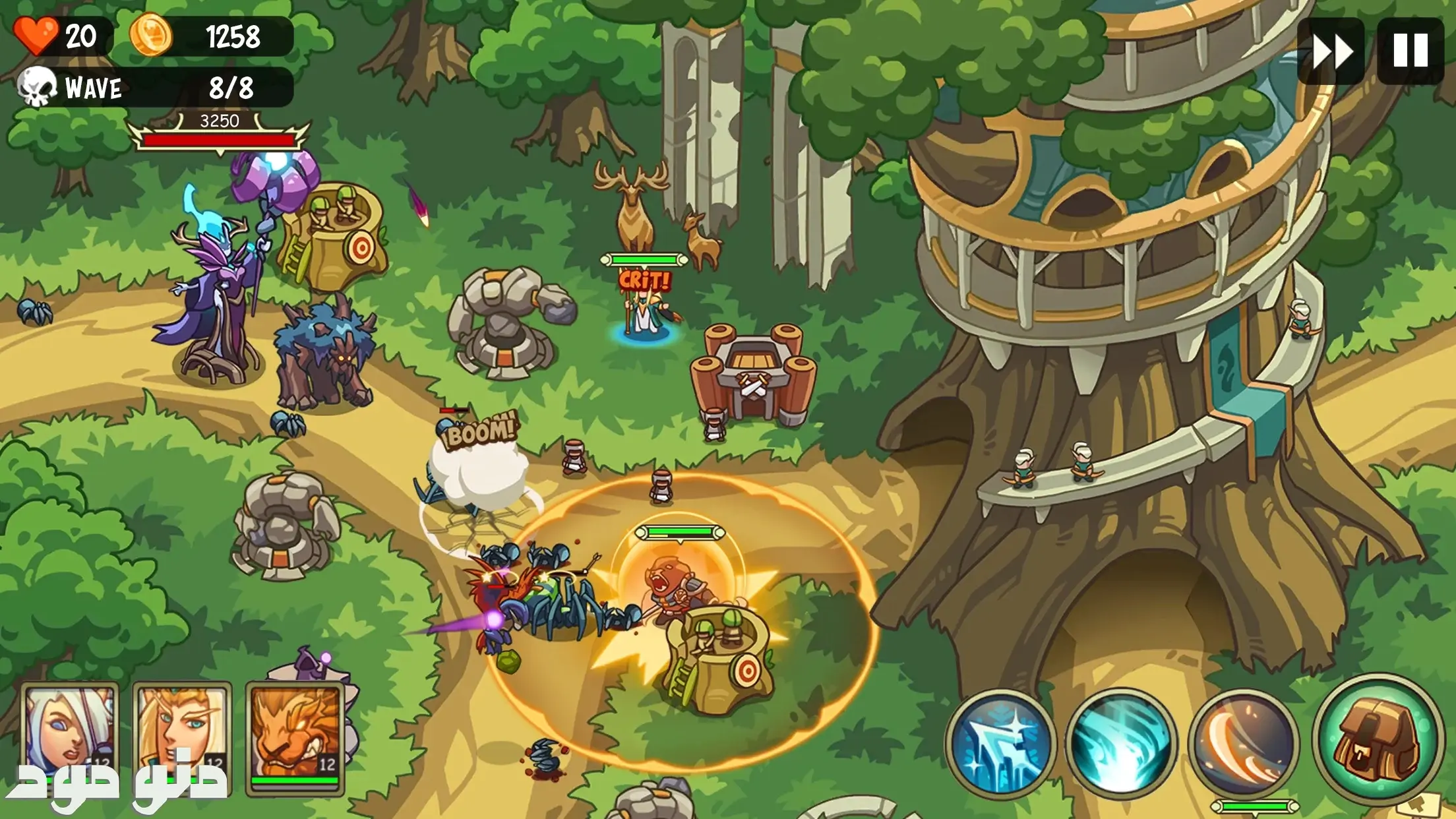Use the orange slash ability
The width and height of the screenshot is (1456, 819).
tap(1244, 743)
